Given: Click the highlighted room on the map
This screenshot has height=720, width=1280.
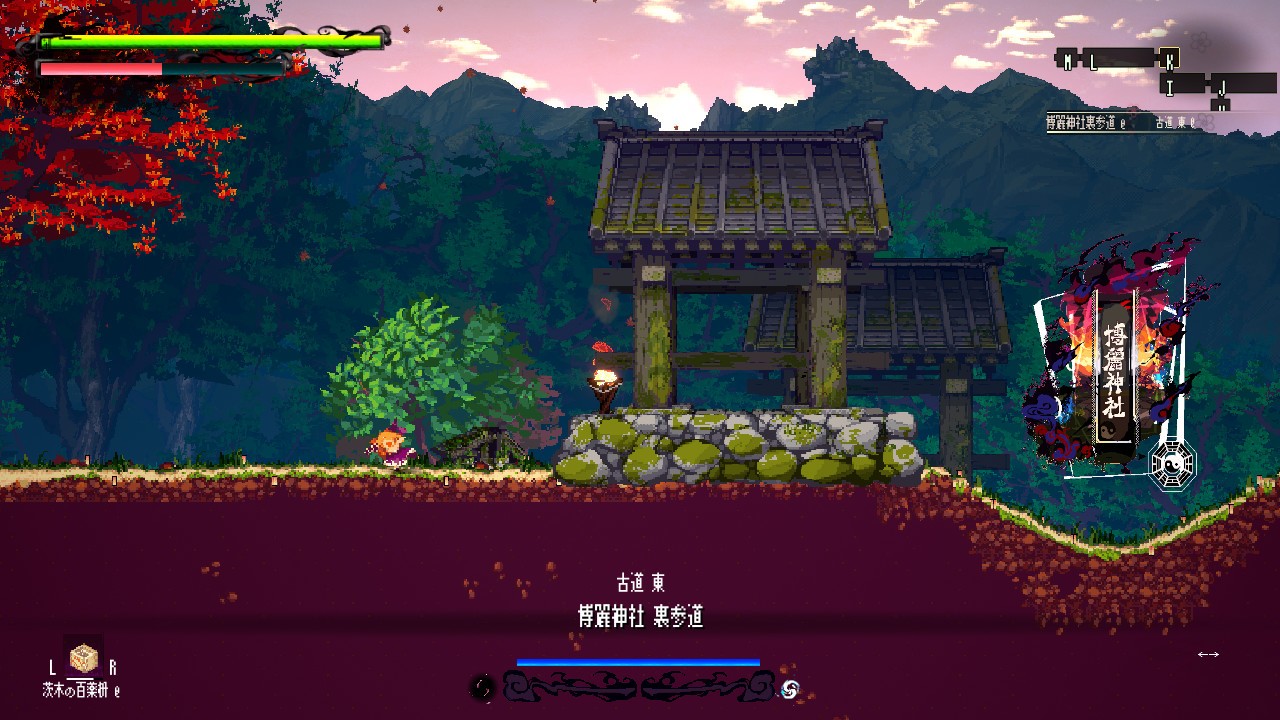Looking at the screenshot, I should (x=1168, y=58).
